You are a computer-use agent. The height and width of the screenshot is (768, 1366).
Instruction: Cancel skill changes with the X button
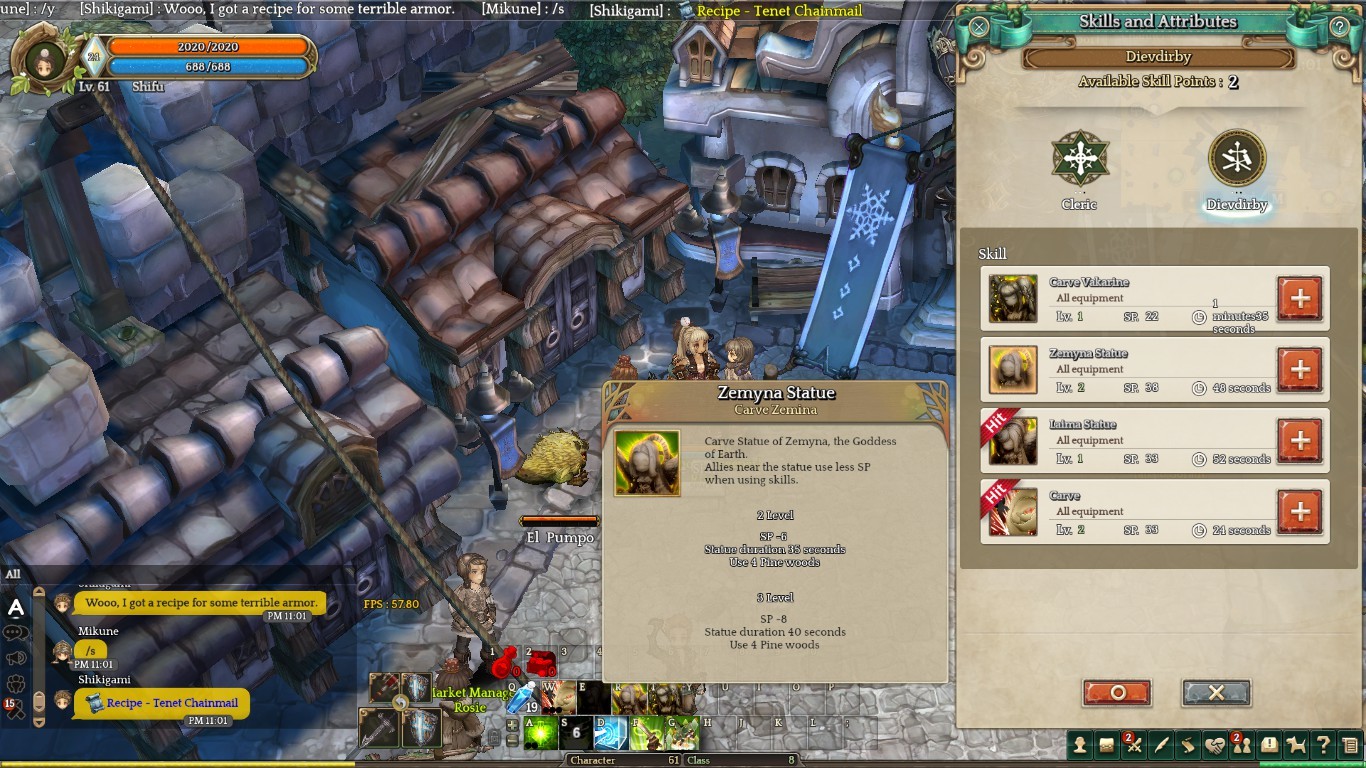pyautogui.click(x=1216, y=692)
